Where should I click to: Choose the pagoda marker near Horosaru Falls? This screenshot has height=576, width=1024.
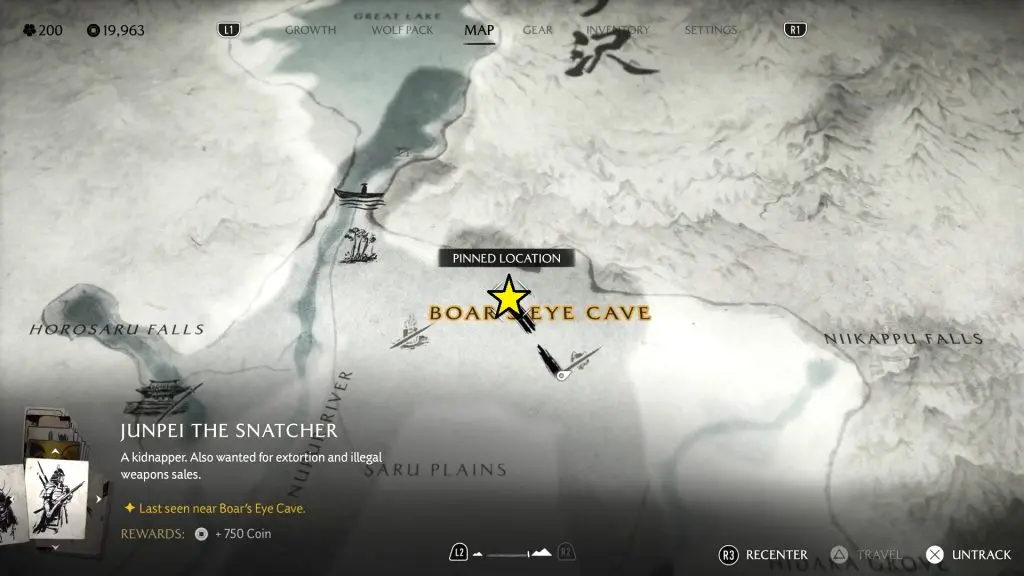point(160,395)
